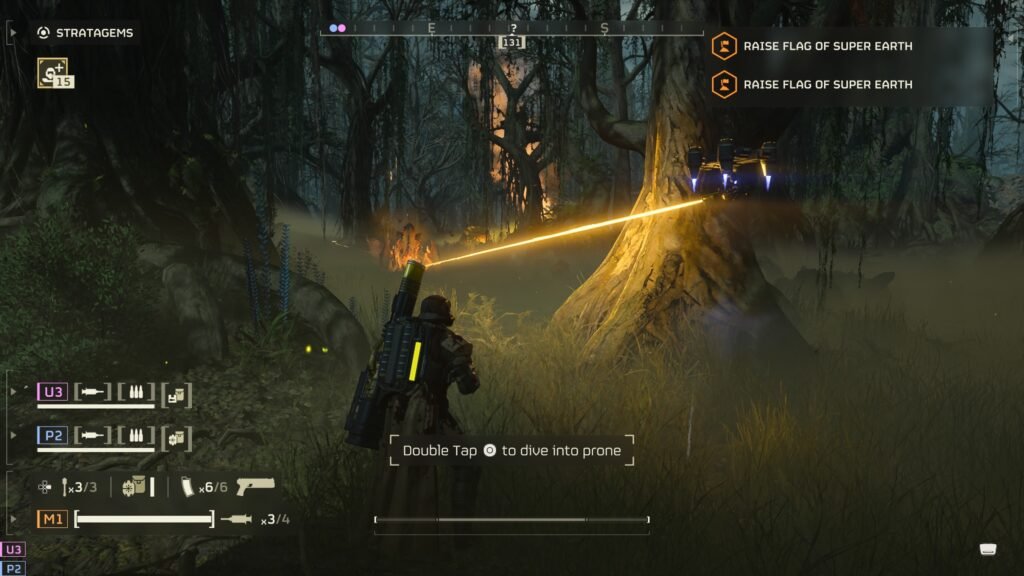Expand the Stratagems list arrow
The width and height of the screenshot is (1024, 576).
point(13,33)
